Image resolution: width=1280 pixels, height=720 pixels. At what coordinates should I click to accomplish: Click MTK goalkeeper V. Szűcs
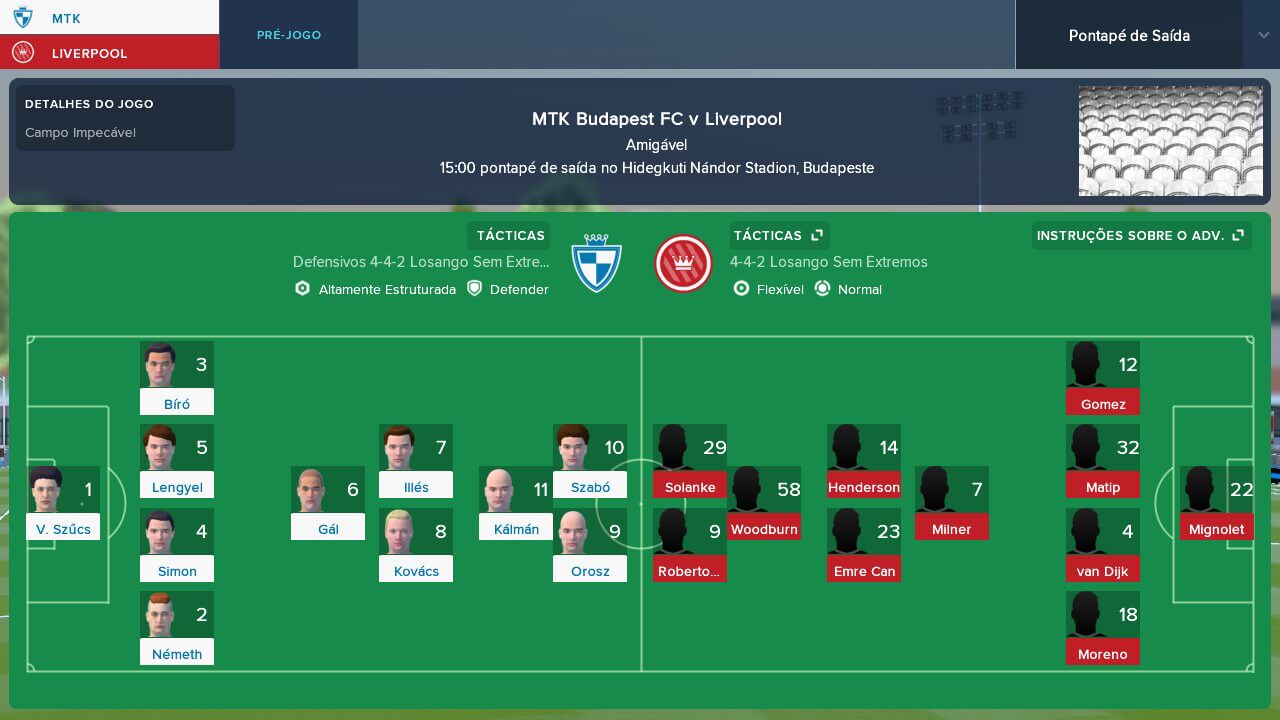click(x=48, y=490)
